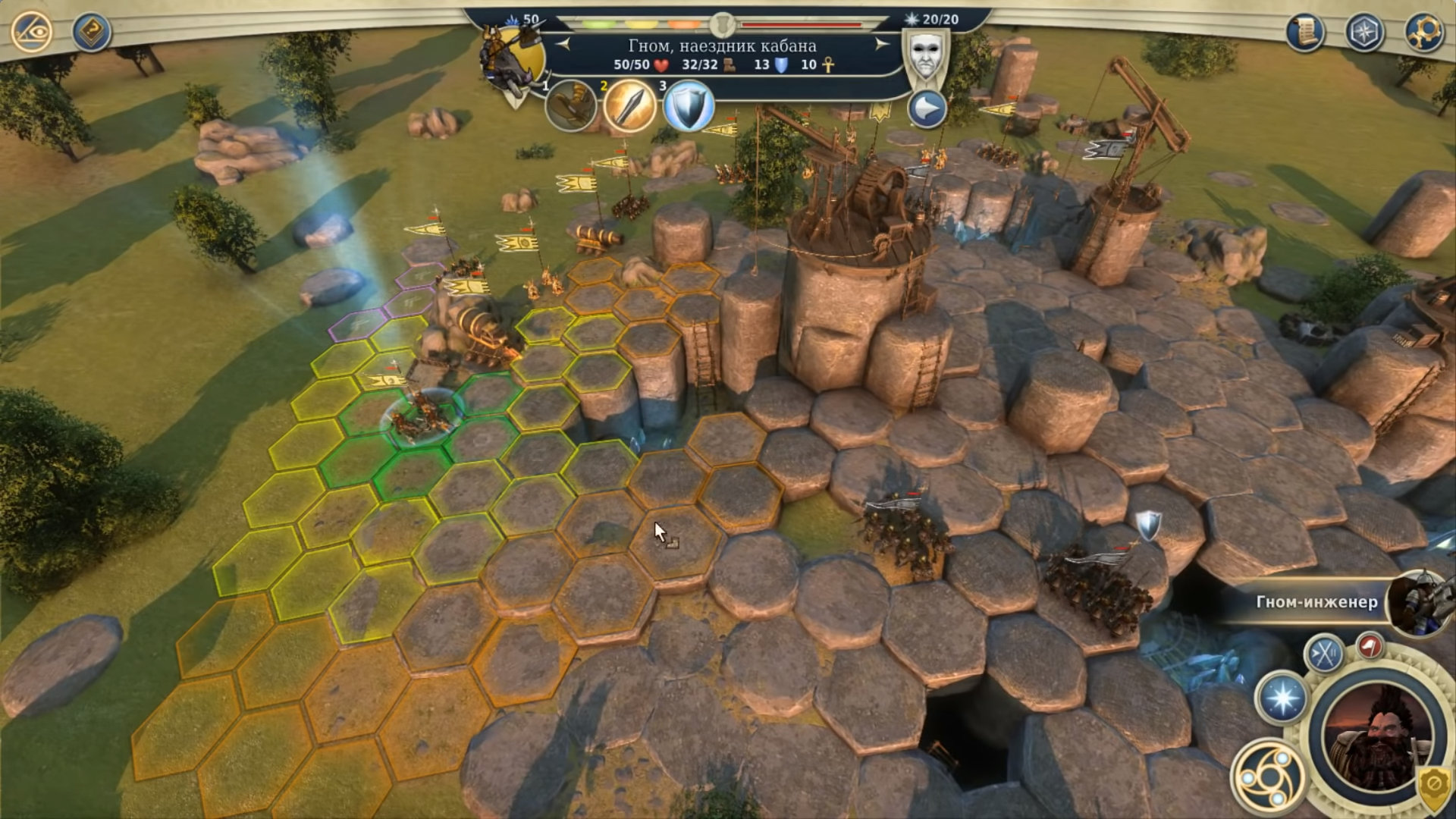Choose the boot move action

[570, 106]
